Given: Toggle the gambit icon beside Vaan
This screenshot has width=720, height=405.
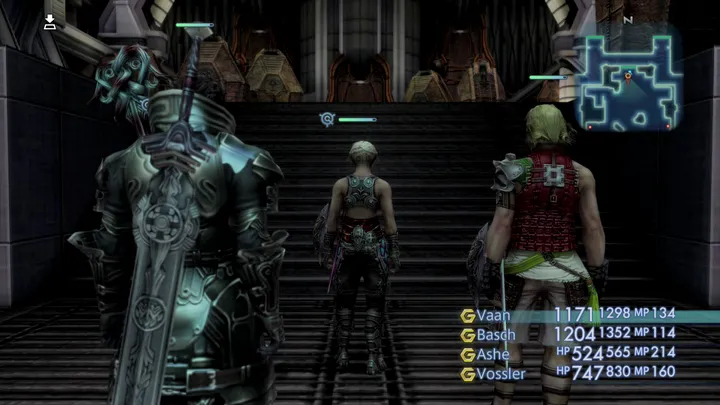Looking at the screenshot, I should point(467,315).
